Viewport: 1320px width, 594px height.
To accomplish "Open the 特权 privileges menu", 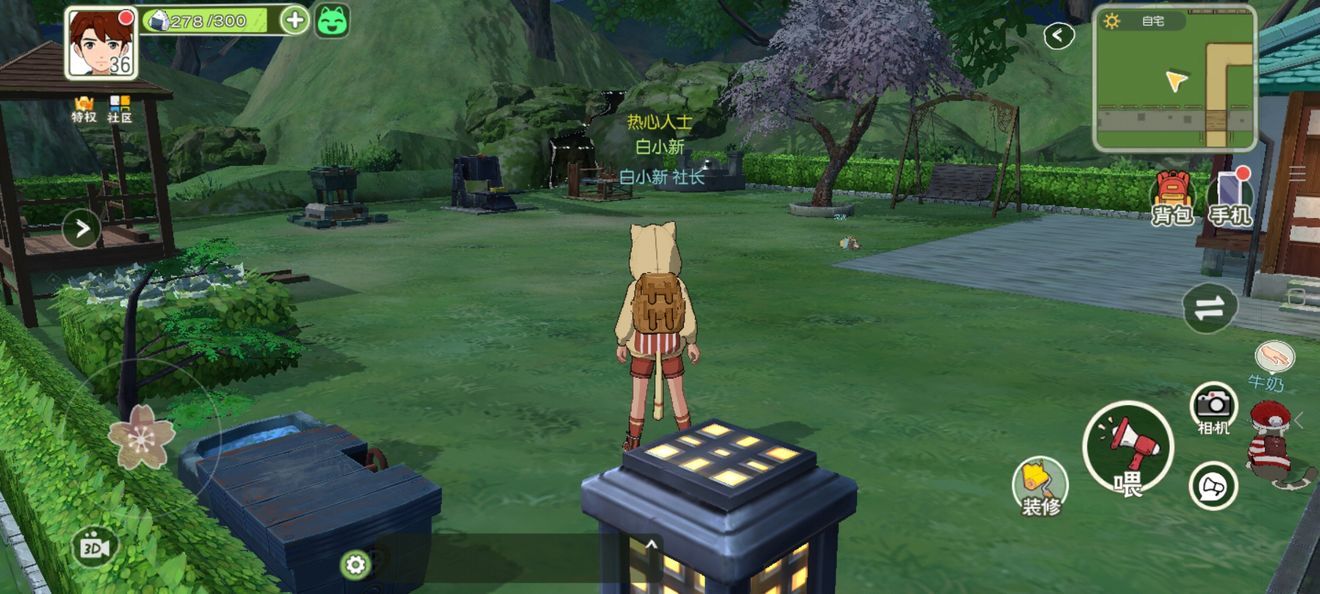I will point(84,109).
